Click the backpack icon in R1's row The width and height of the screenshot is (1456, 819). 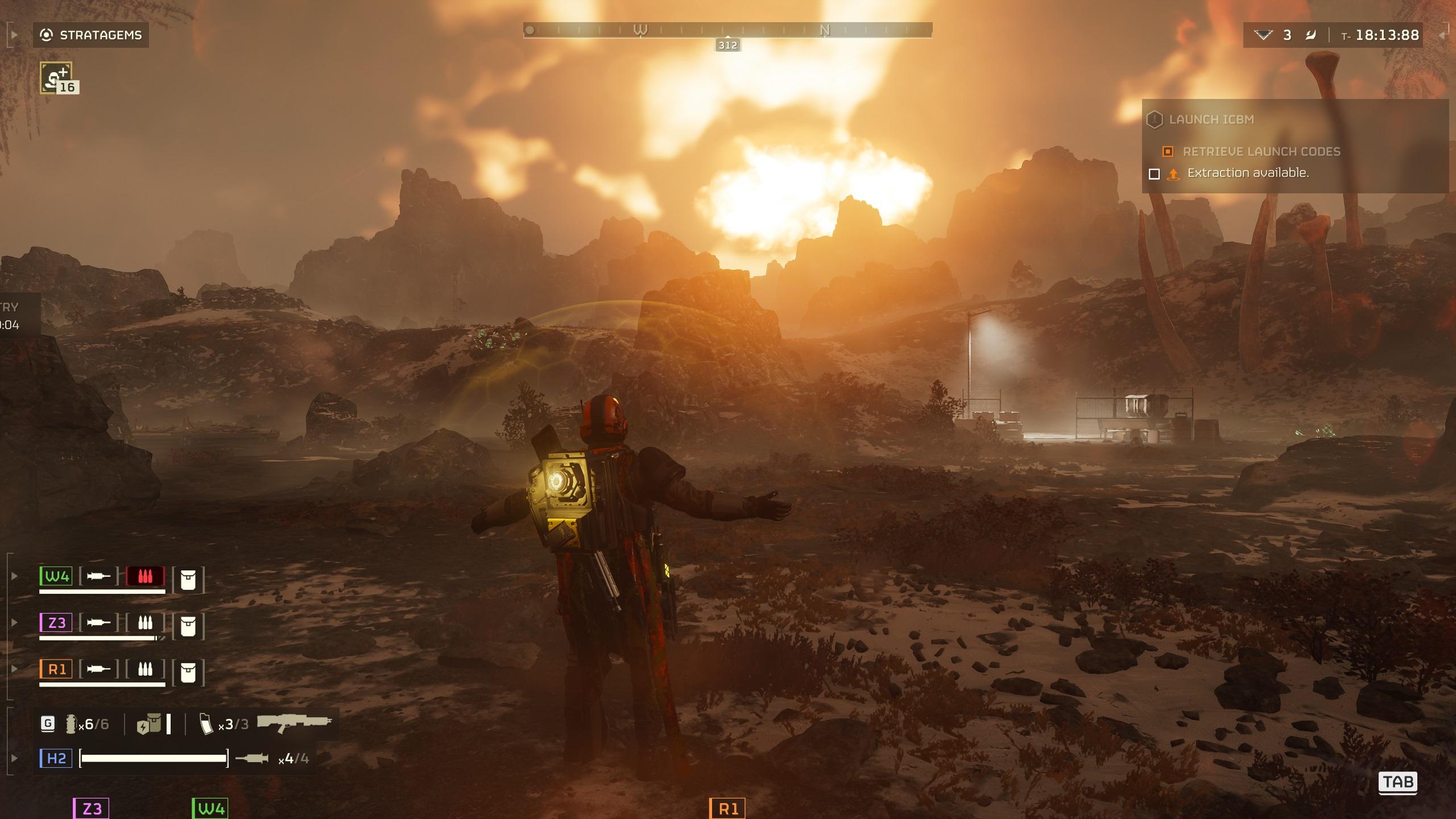188,673
